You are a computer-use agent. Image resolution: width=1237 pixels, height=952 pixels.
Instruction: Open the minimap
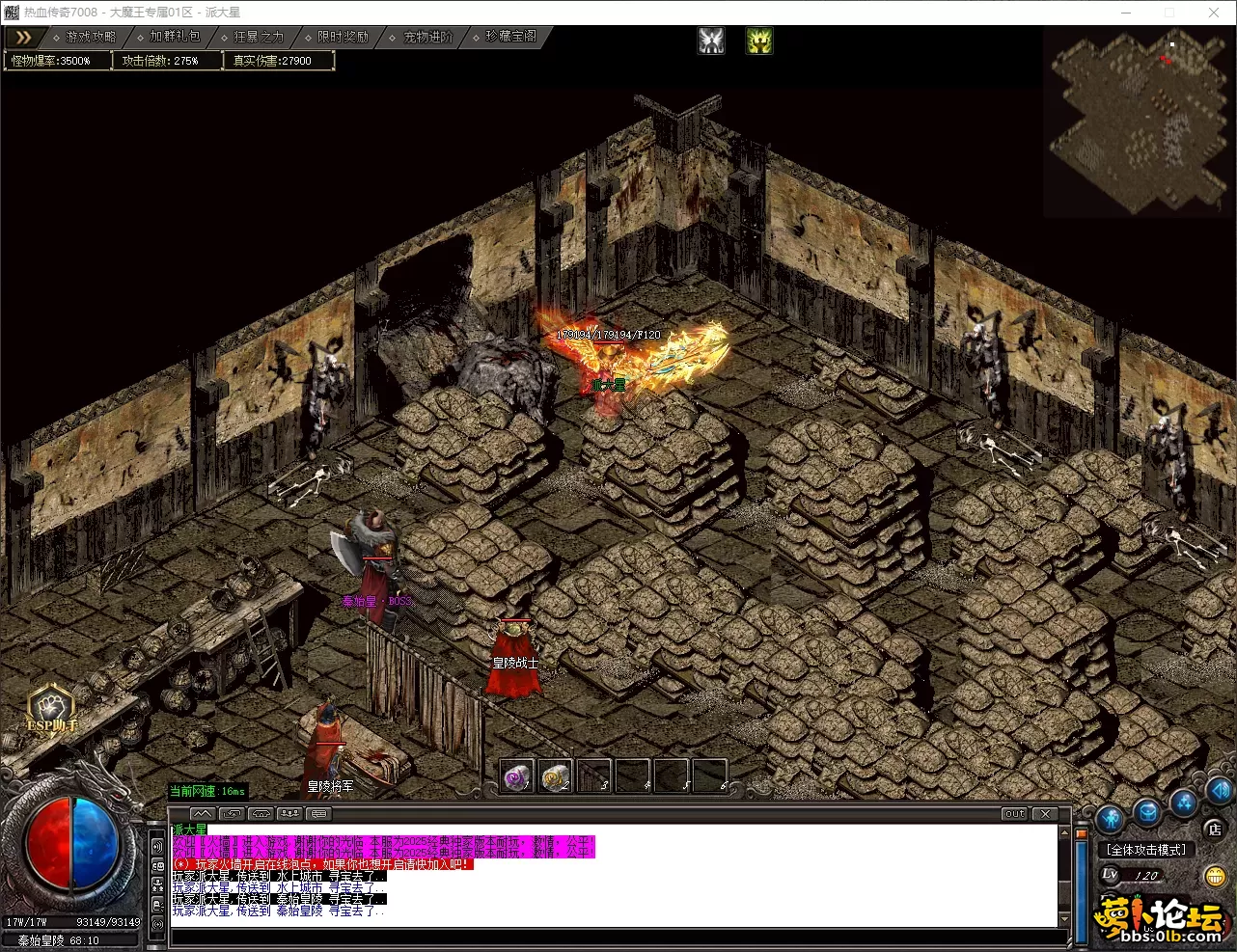click(1140, 121)
